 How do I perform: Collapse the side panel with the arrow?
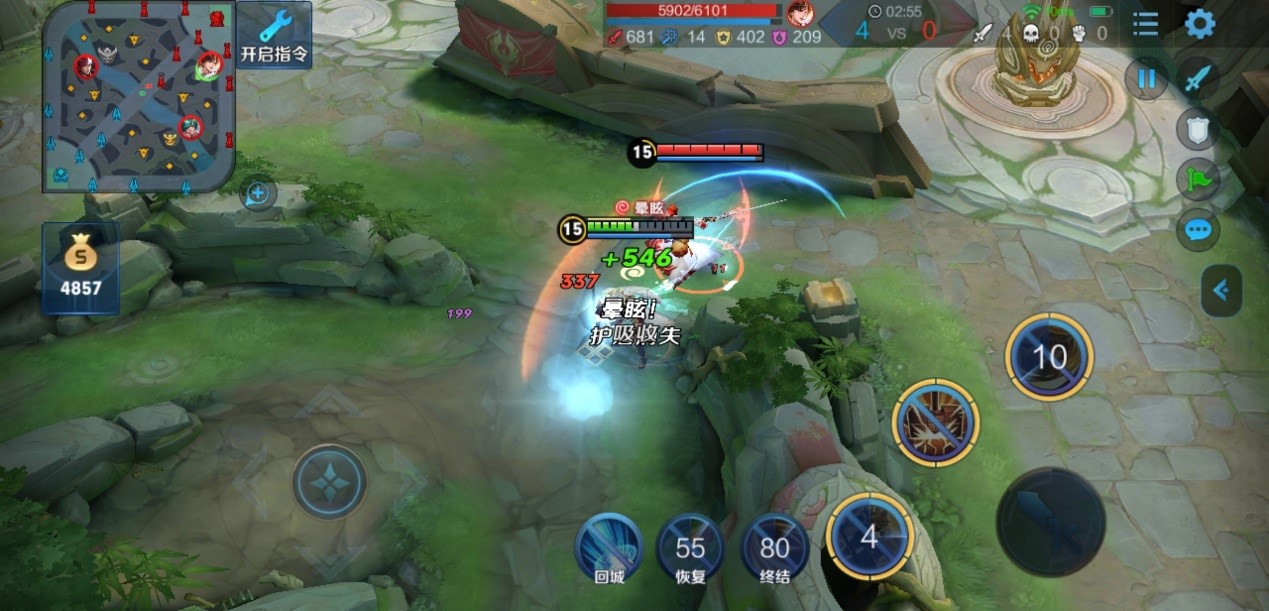[x=1220, y=291]
